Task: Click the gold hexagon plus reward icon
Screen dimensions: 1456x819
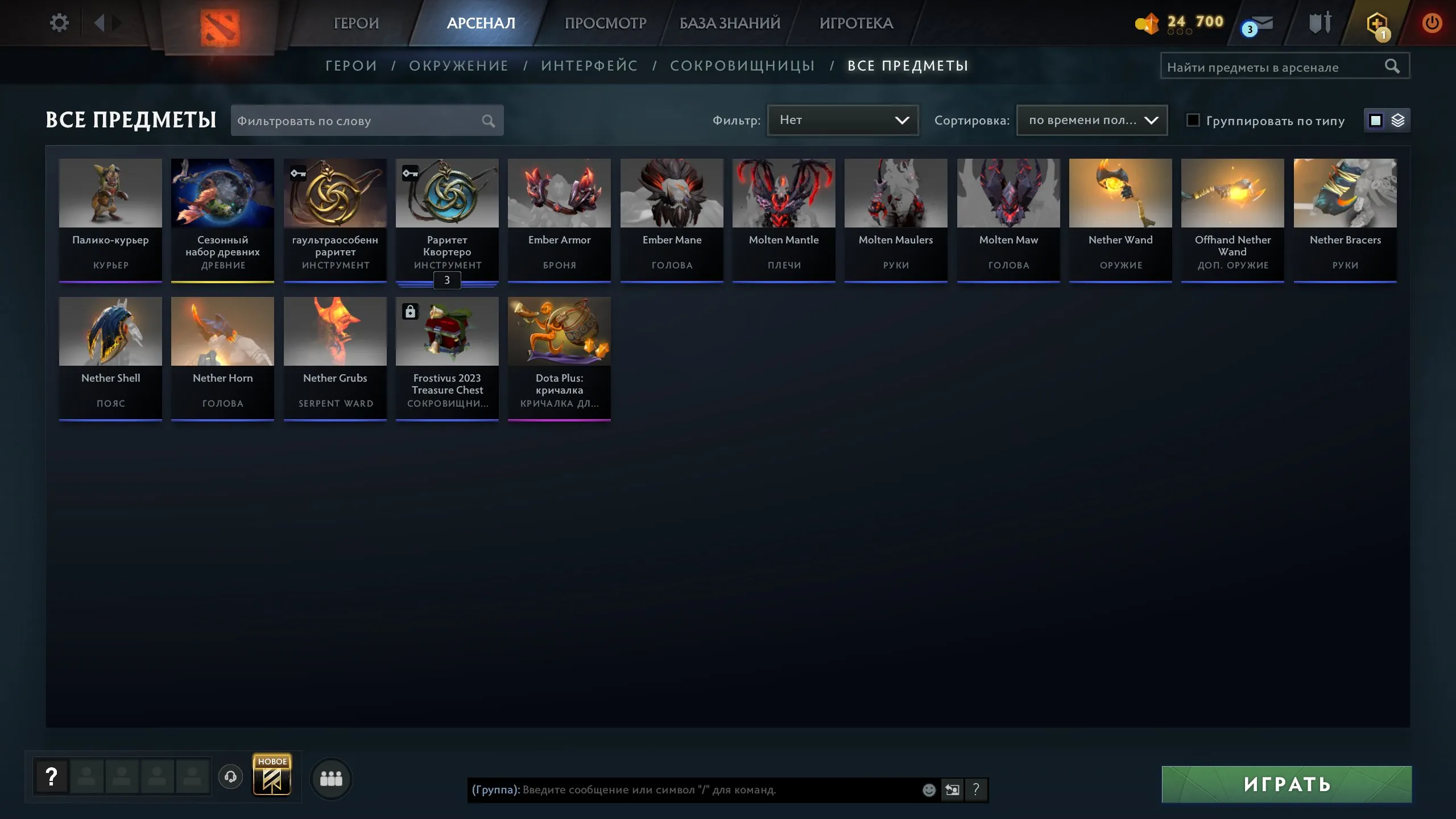Action: click(x=1379, y=23)
